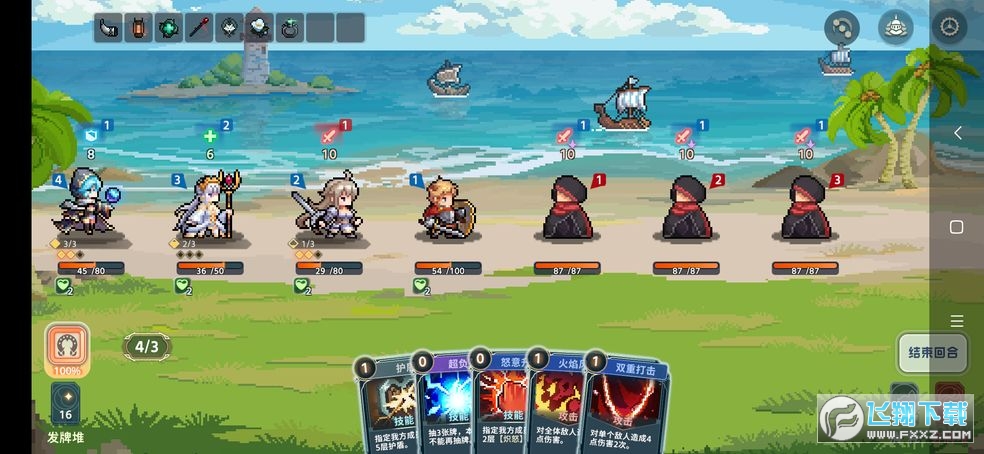Target the hooded enemy marked 3
The height and width of the screenshot is (454, 984).
pos(804,208)
